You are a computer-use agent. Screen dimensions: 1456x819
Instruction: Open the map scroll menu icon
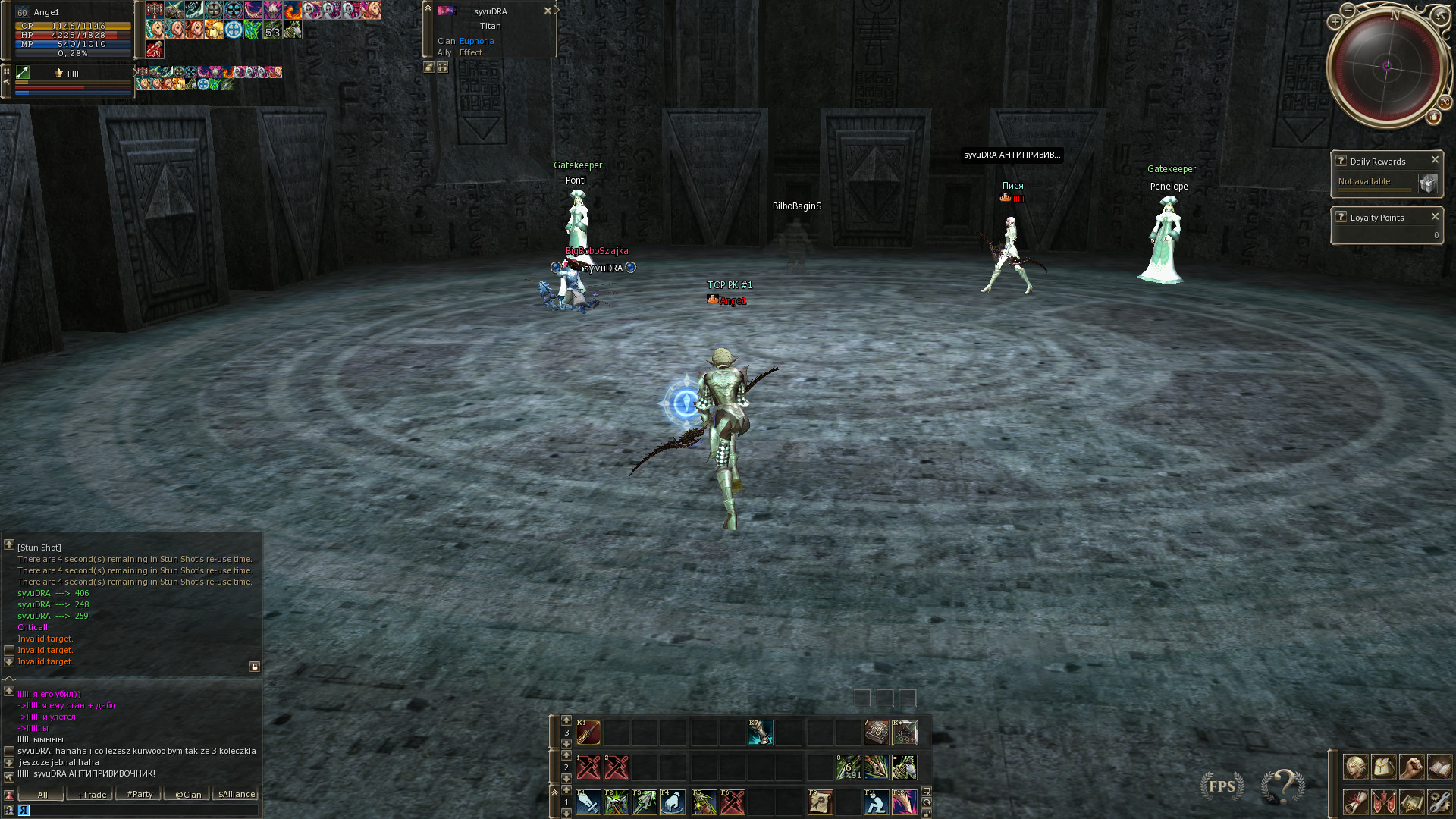click(1411, 802)
